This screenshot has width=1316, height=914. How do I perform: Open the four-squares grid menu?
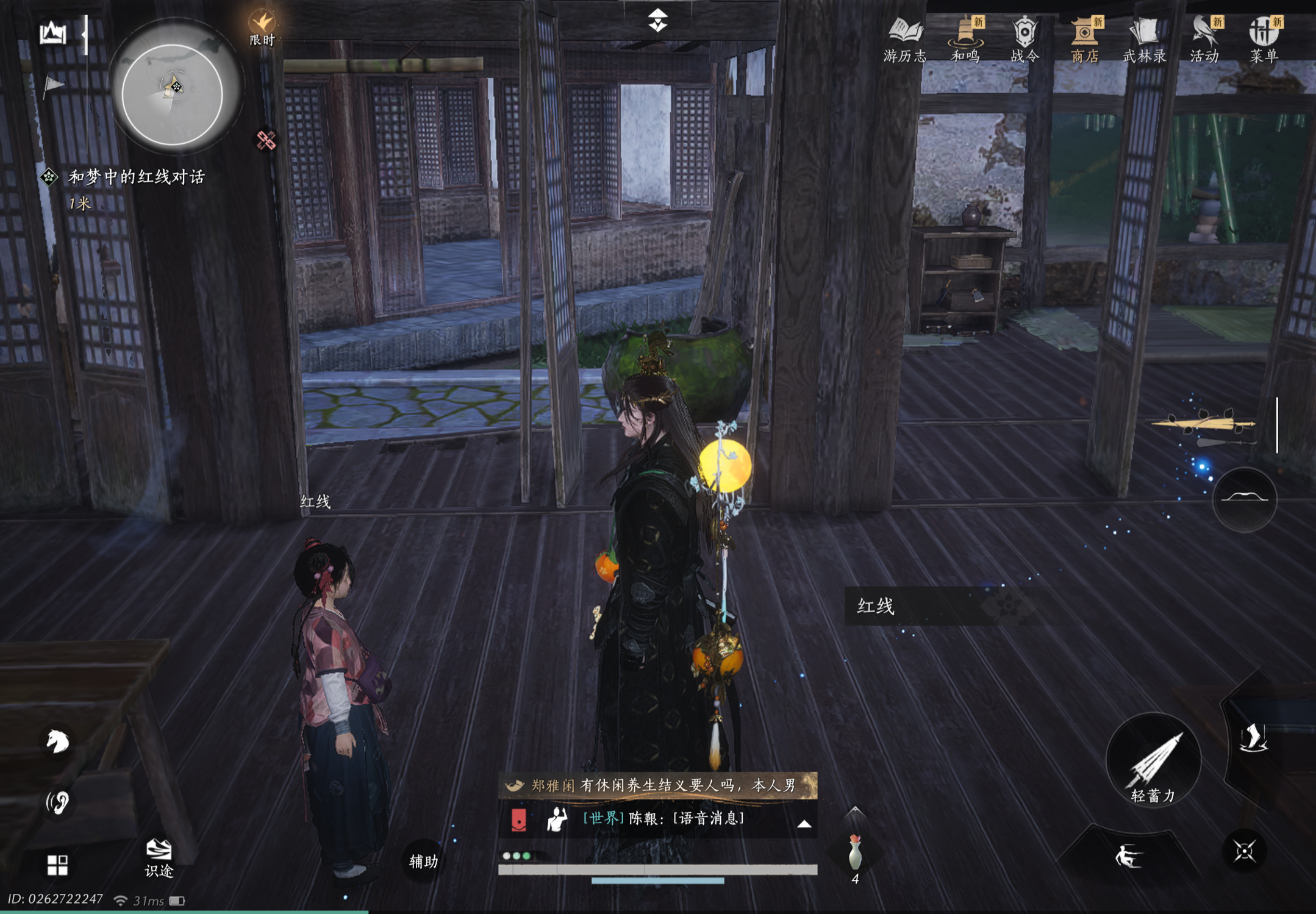[x=57, y=865]
